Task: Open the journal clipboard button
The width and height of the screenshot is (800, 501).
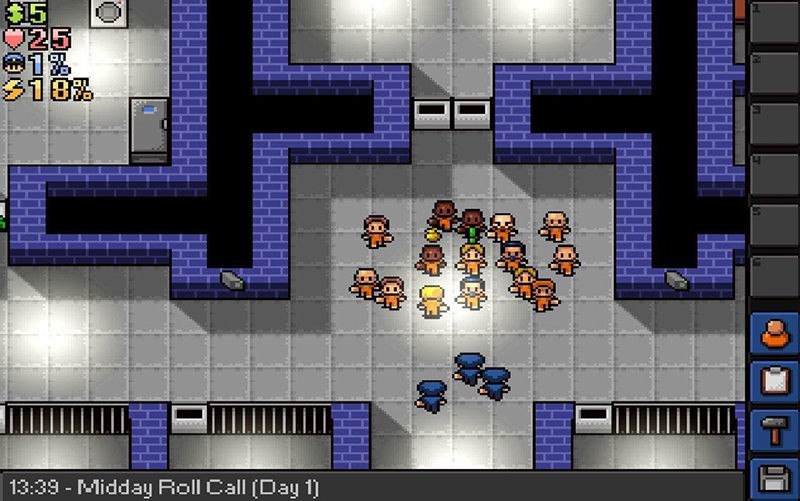Action: [x=775, y=382]
